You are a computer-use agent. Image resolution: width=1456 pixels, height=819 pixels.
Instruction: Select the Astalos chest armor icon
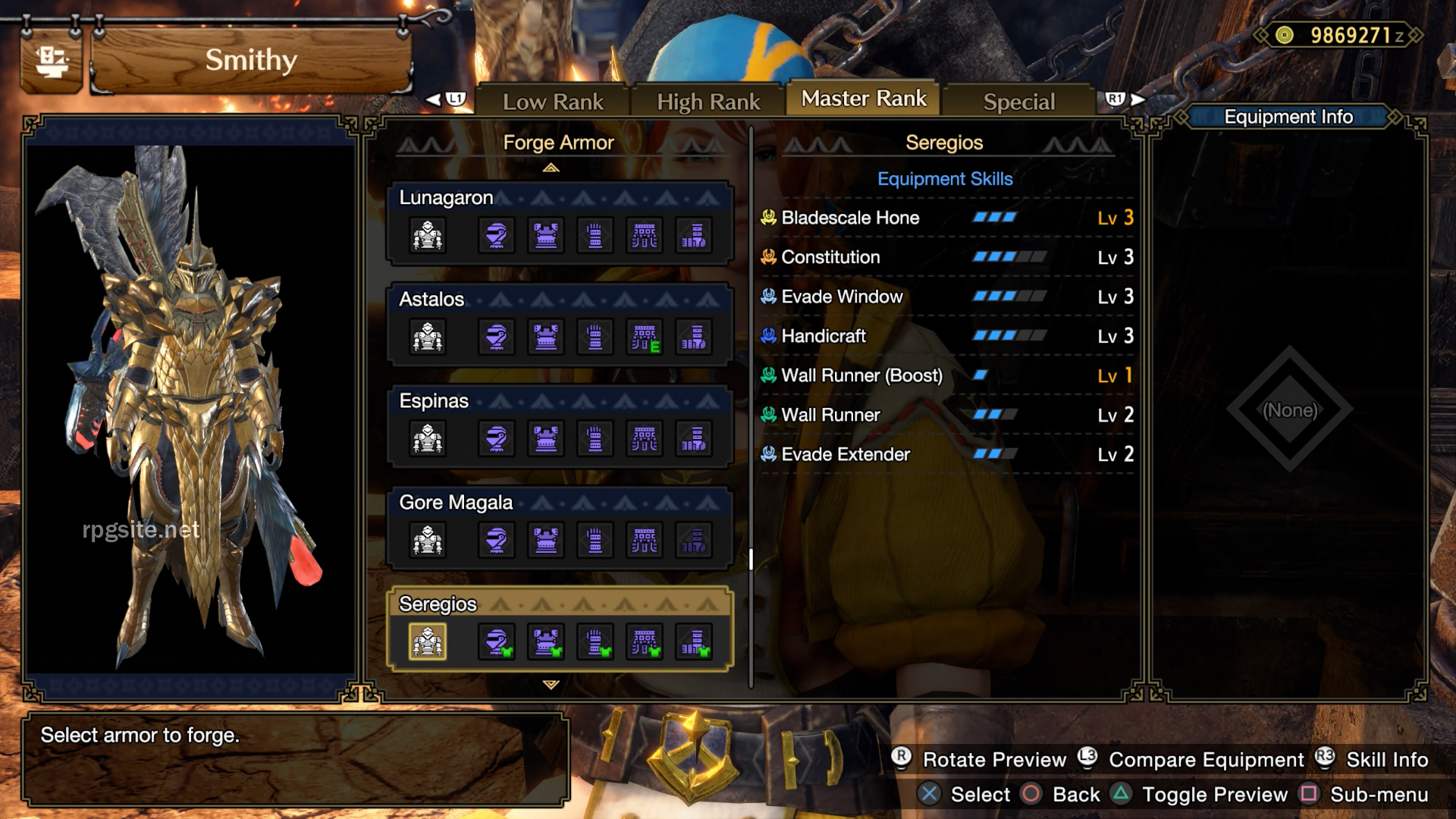pos(546,337)
